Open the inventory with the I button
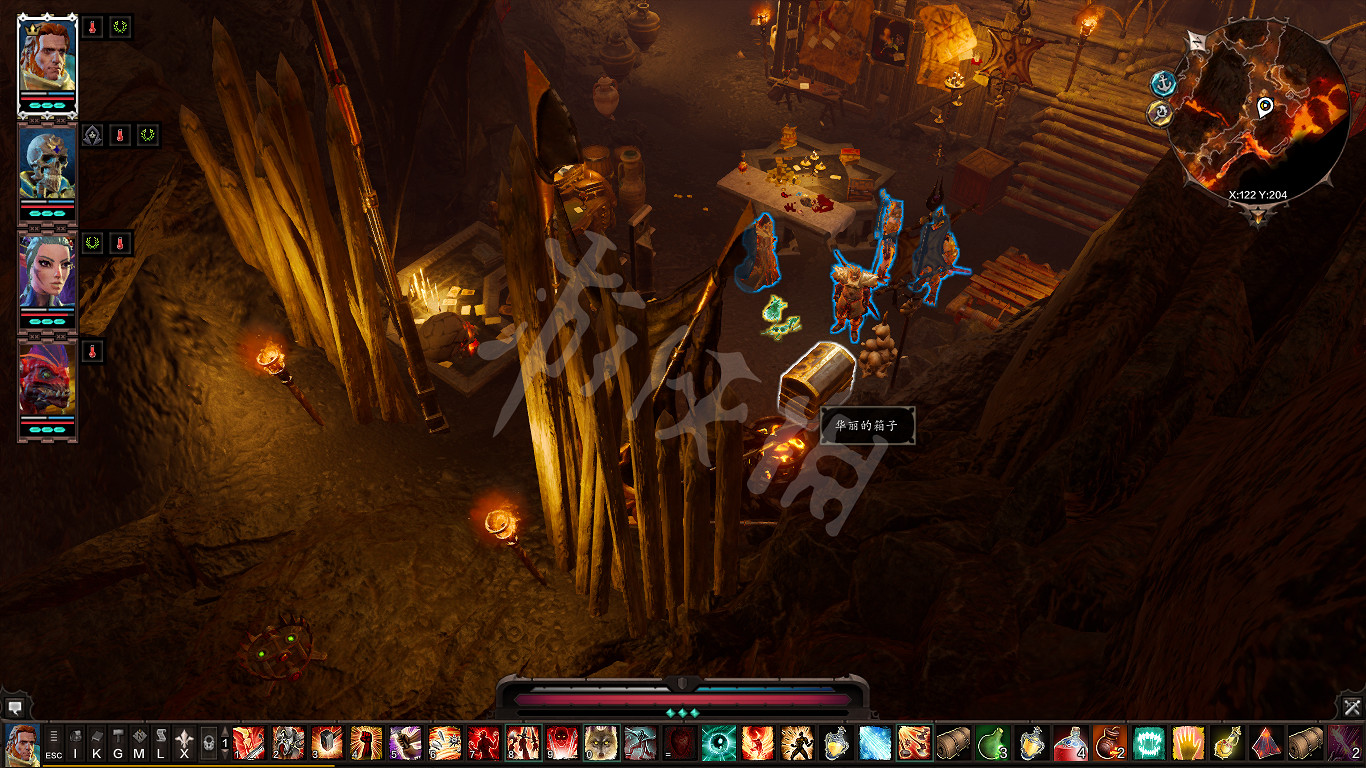 point(75,745)
